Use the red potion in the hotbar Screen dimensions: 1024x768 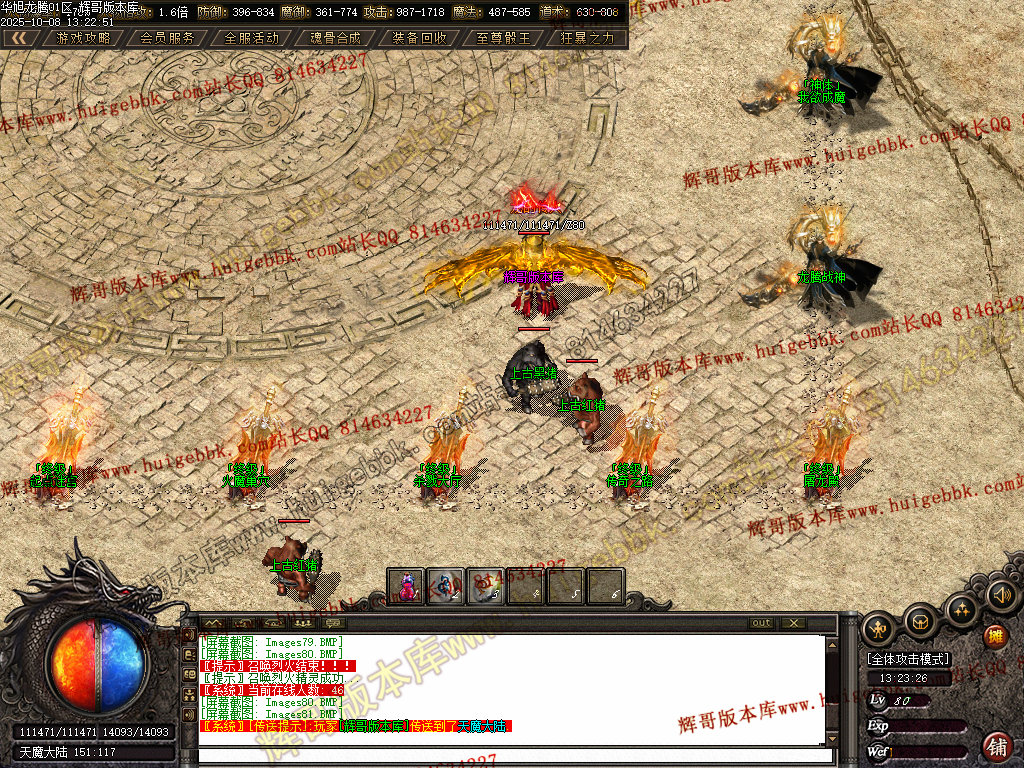click(x=406, y=586)
